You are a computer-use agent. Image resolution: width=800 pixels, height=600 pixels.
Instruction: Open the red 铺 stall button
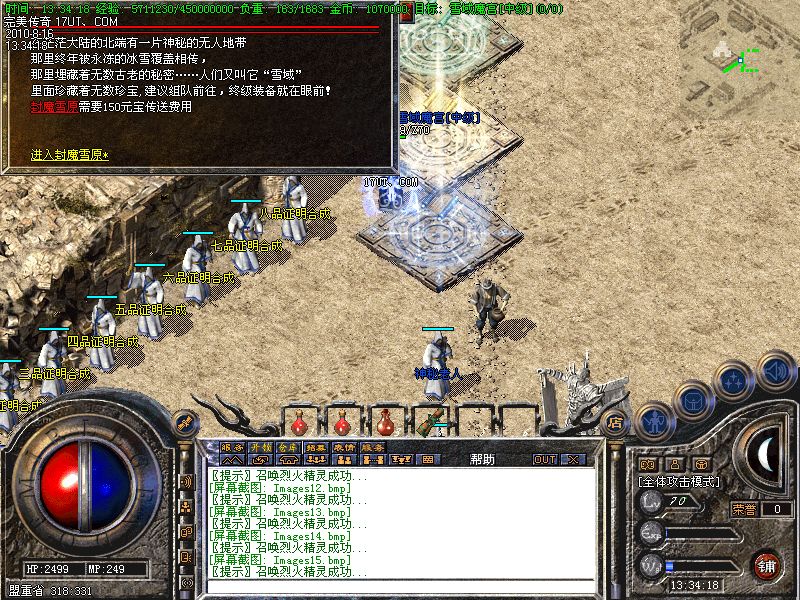767,565
